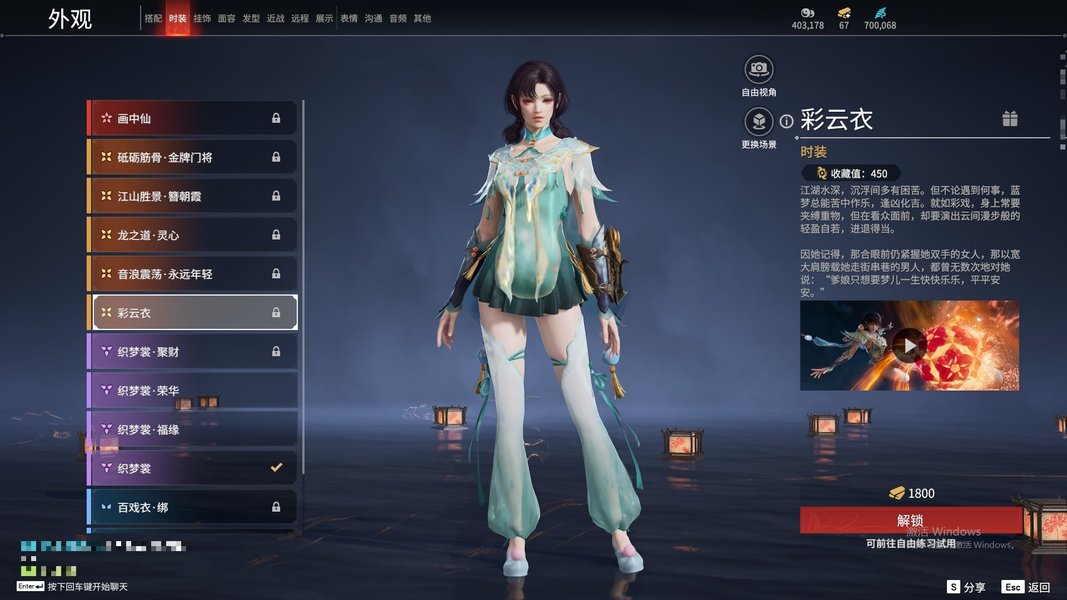The image size is (1067, 600).
Task: Open the 发型 hairstyle tab
Action: click(251, 18)
